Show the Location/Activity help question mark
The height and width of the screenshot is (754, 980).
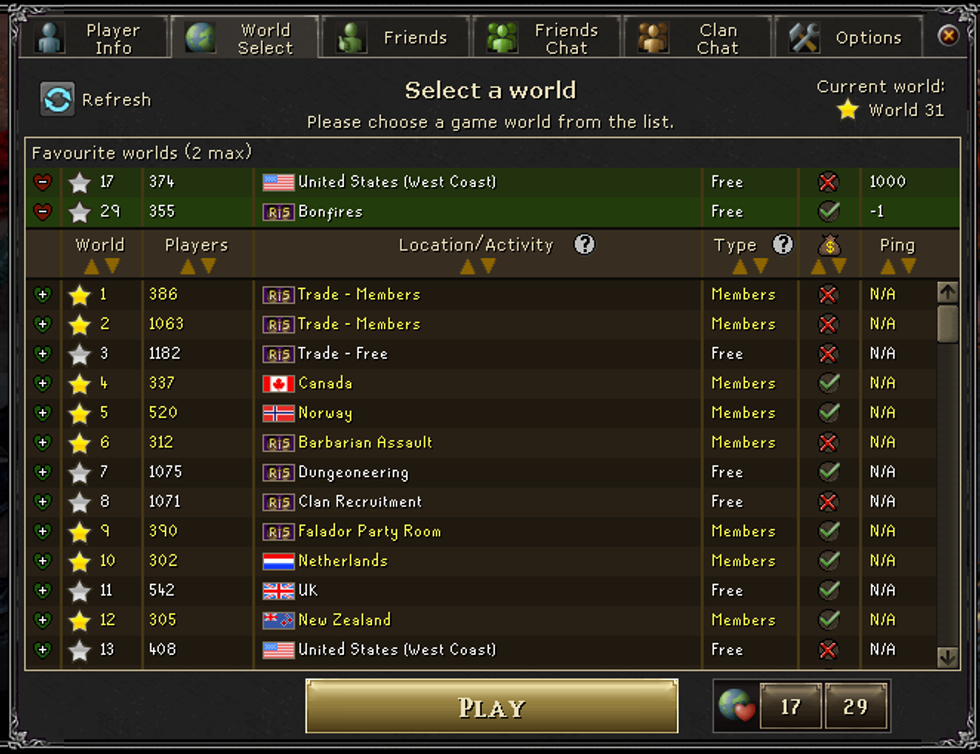pos(584,245)
